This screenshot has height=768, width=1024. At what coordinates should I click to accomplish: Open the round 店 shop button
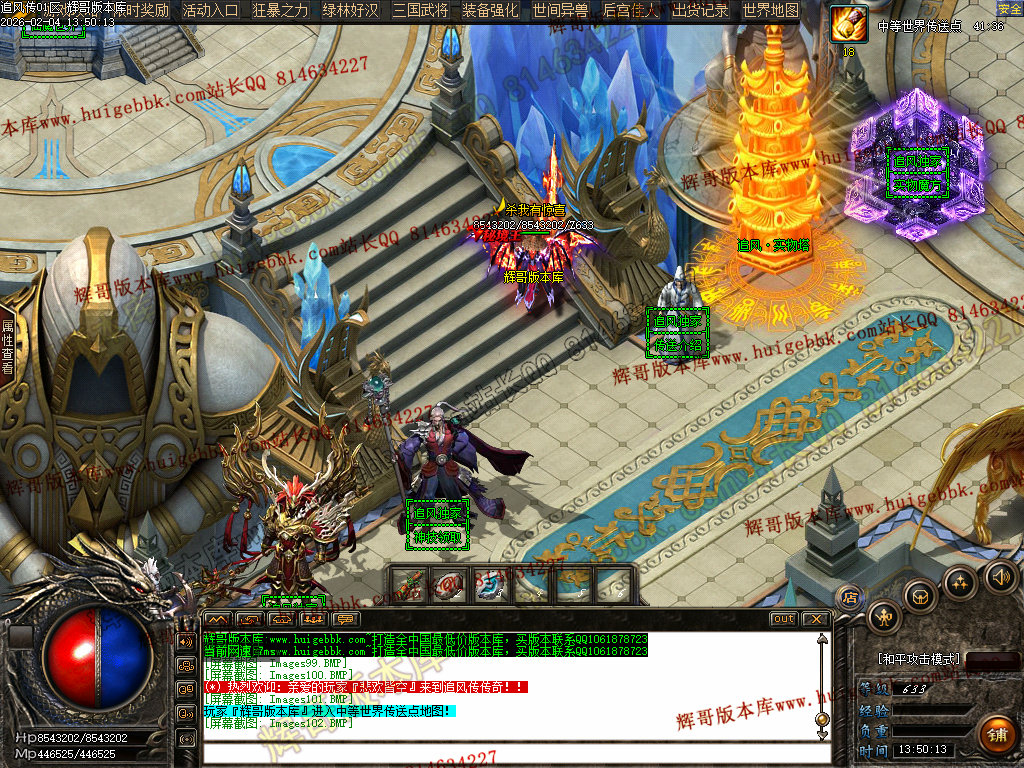850,598
